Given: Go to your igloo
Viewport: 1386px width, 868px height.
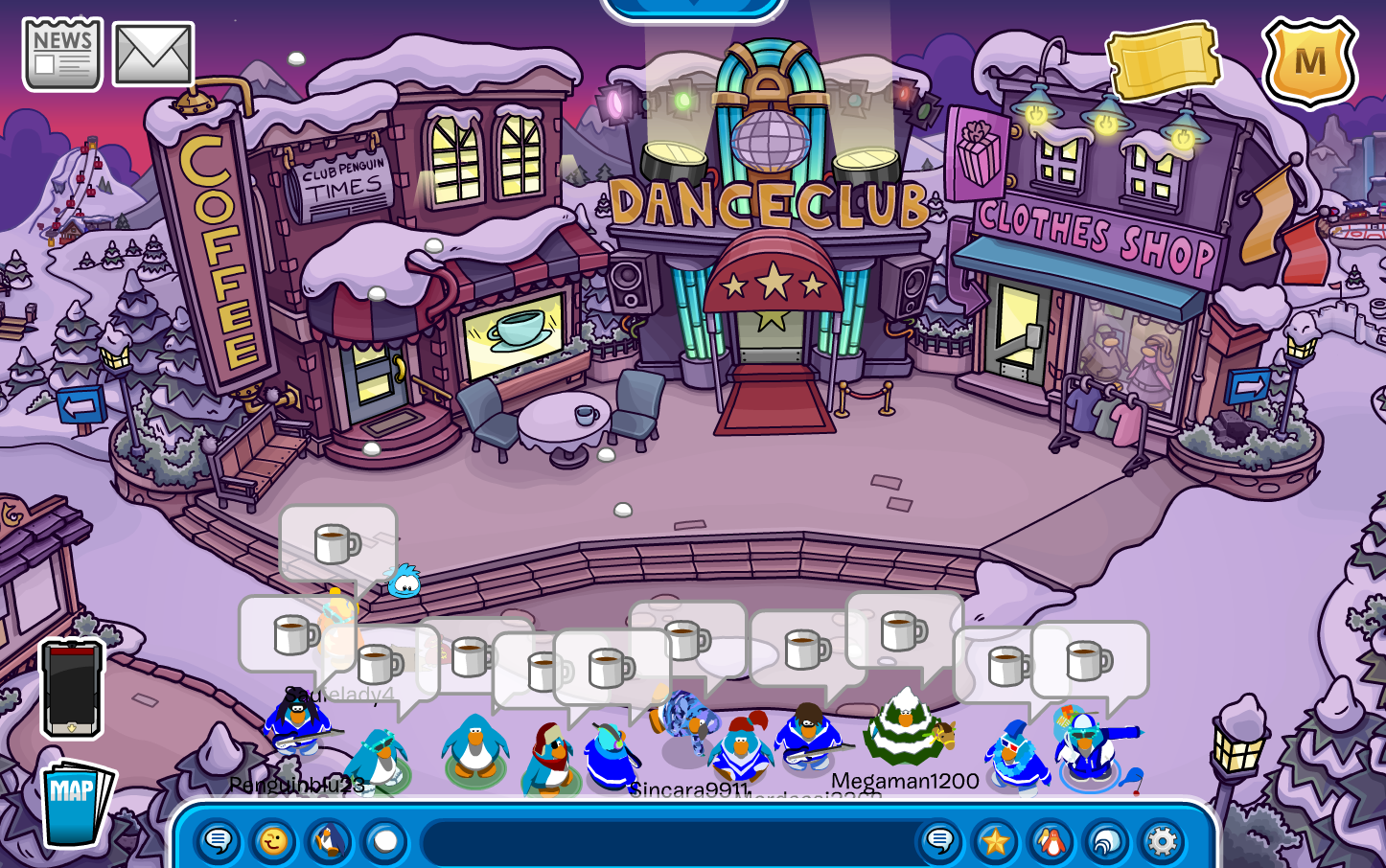Looking at the screenshot, I should (1106, 842).
